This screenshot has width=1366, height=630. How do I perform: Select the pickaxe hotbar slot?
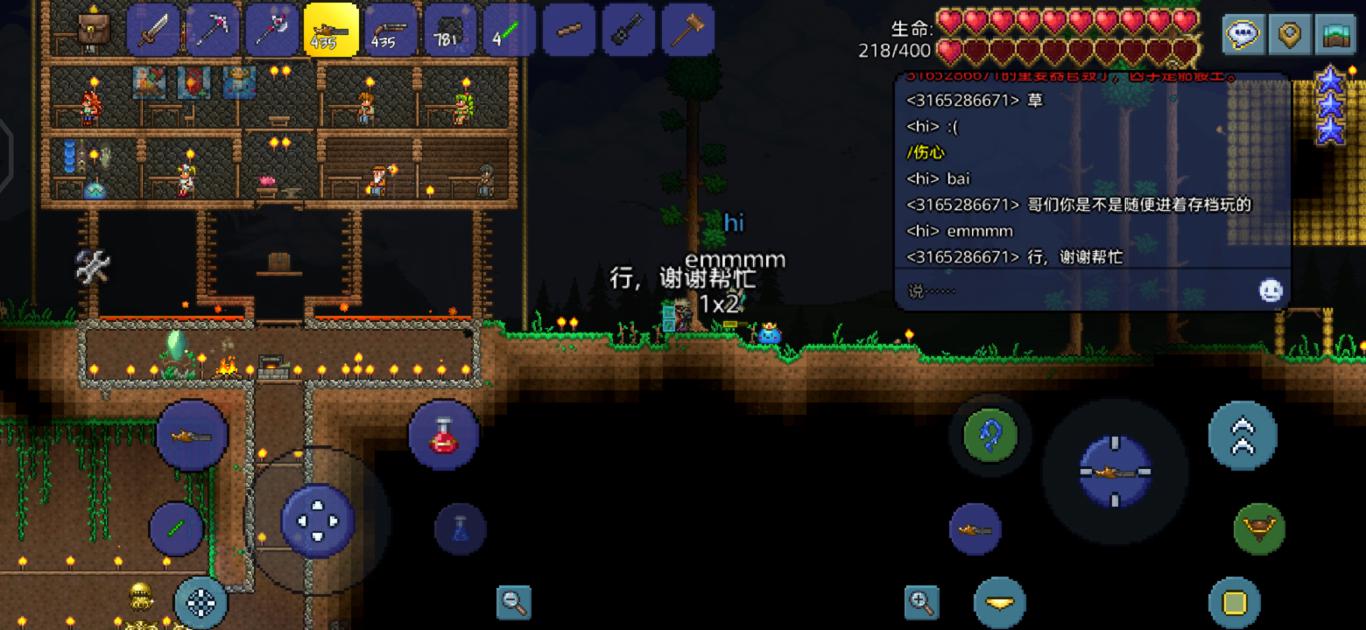[213, 30]
